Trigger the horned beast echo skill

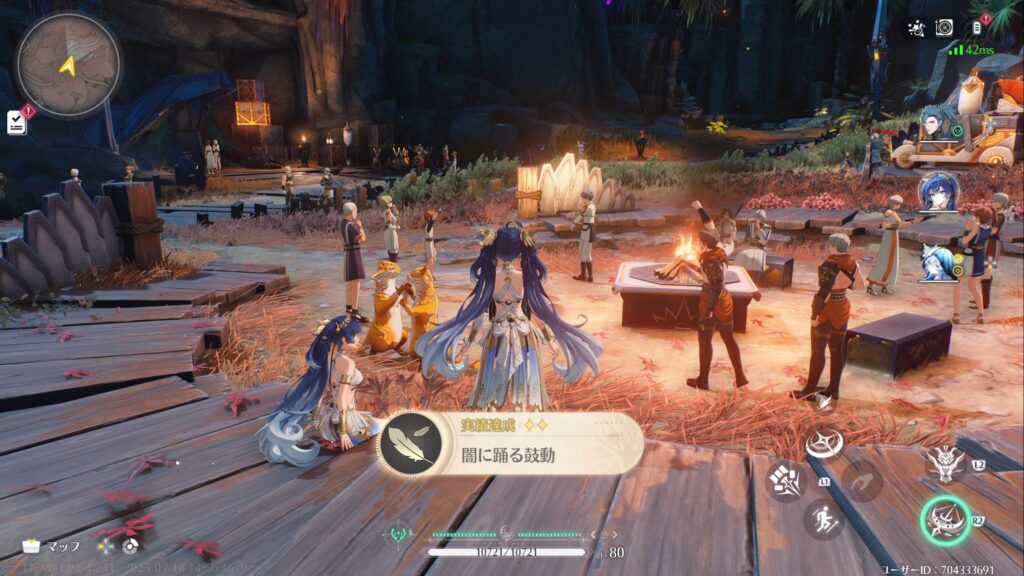pos(945,461)
